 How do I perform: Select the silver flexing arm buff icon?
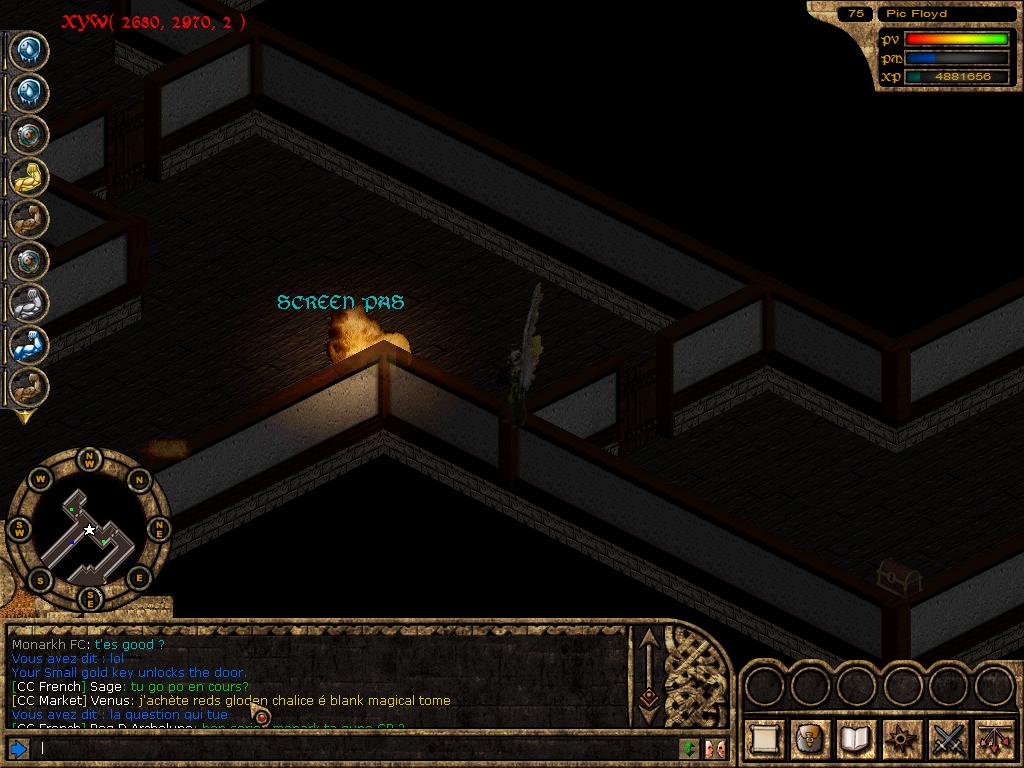(x=28, y=302)
